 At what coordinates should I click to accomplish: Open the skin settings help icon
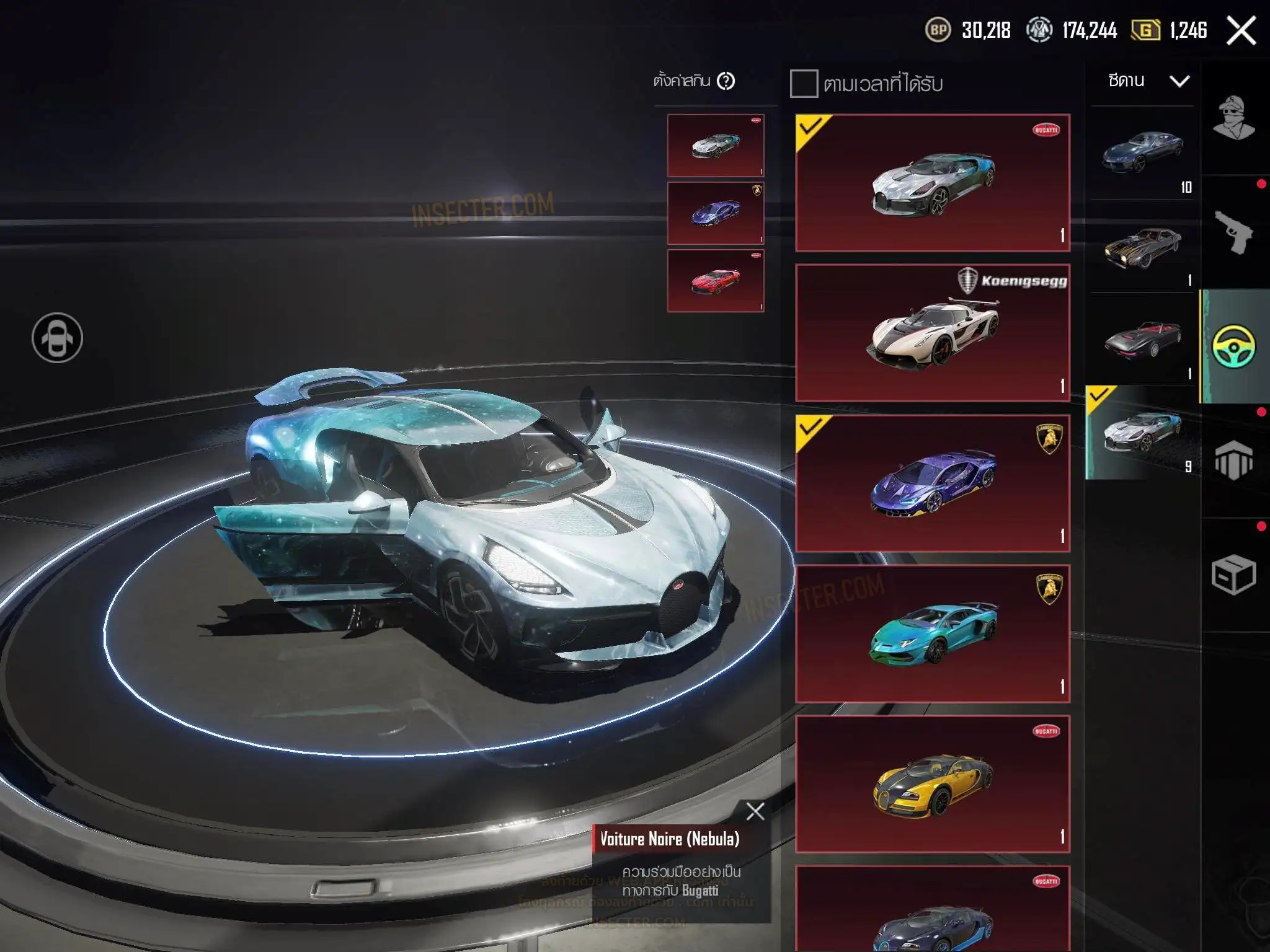tap(726, 81)
